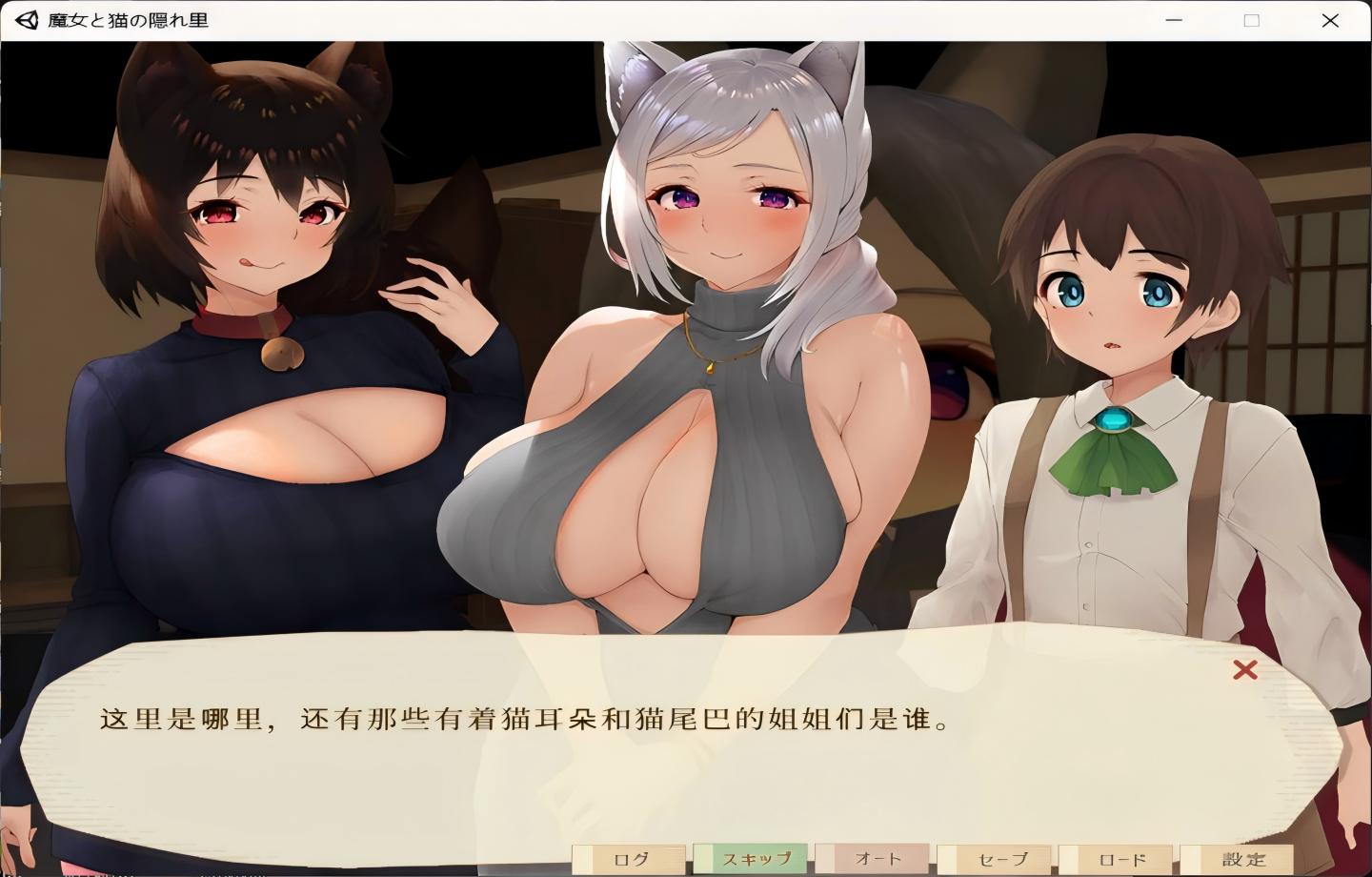Turn on auto-play using the オート button
The image size is (1372, 877).
coord(877,857)
